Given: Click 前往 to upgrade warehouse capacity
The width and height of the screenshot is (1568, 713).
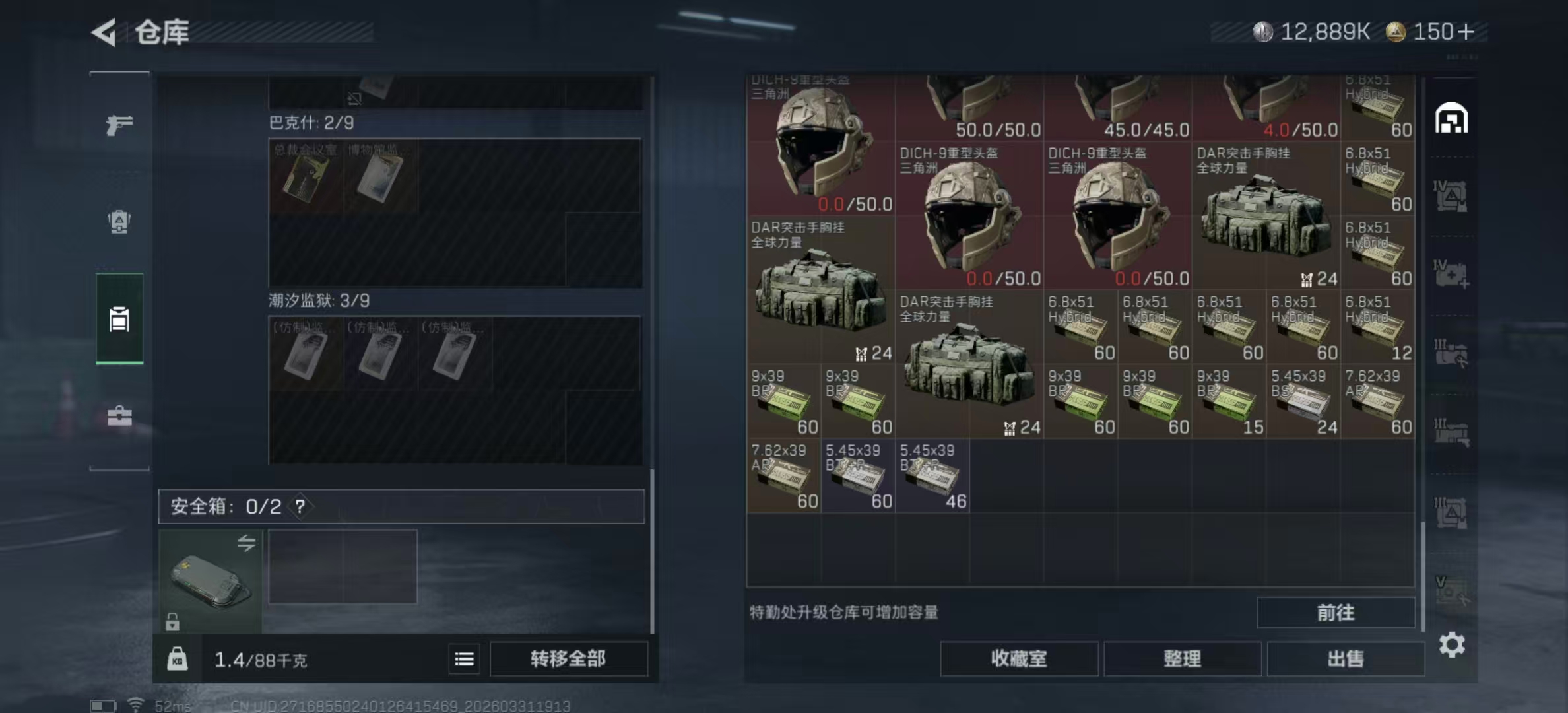Looking at the screenshot, I should 1336,613.
